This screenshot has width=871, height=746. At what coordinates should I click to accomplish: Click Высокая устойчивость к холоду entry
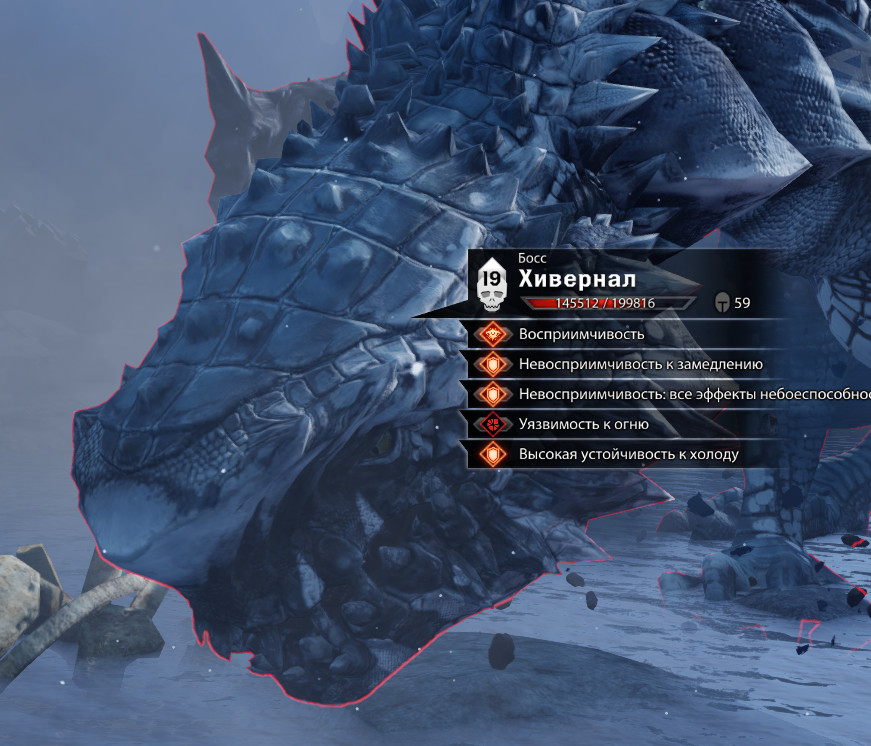click(628, 454)
